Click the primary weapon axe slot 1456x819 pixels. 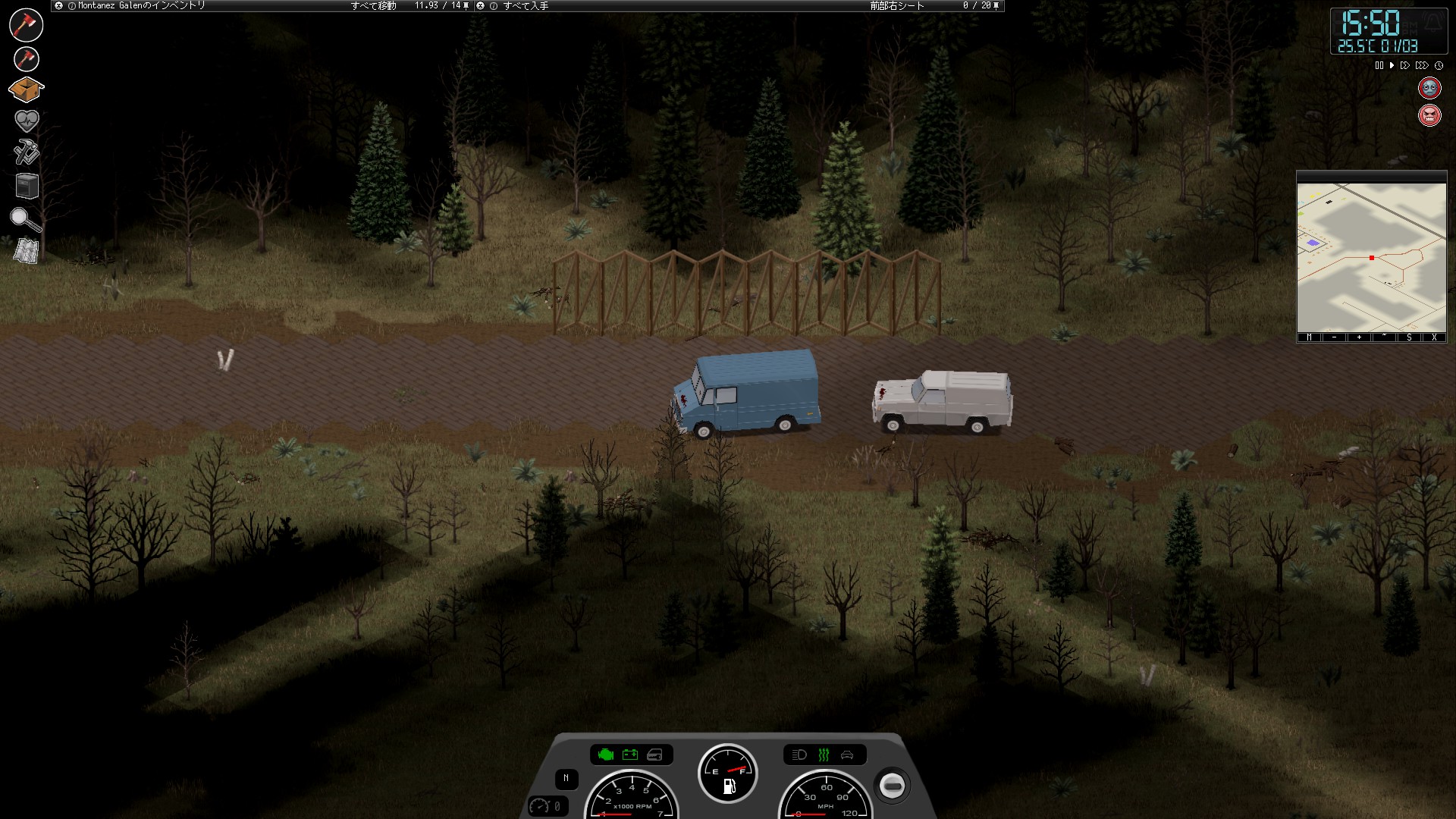click(x=26, y=24)
